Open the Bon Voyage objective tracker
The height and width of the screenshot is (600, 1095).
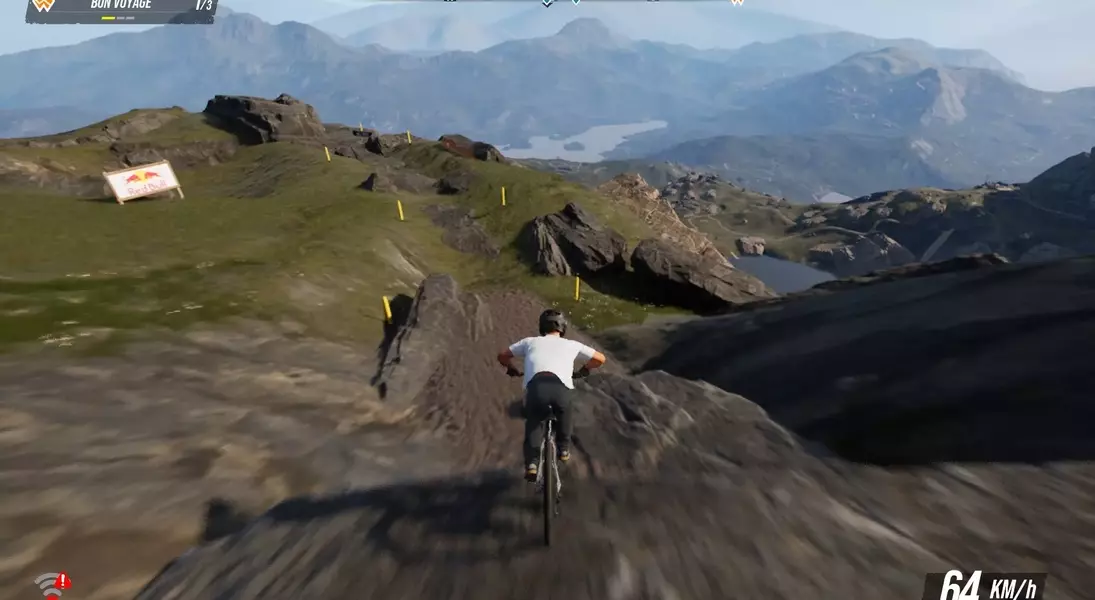(x=122, y=9)
